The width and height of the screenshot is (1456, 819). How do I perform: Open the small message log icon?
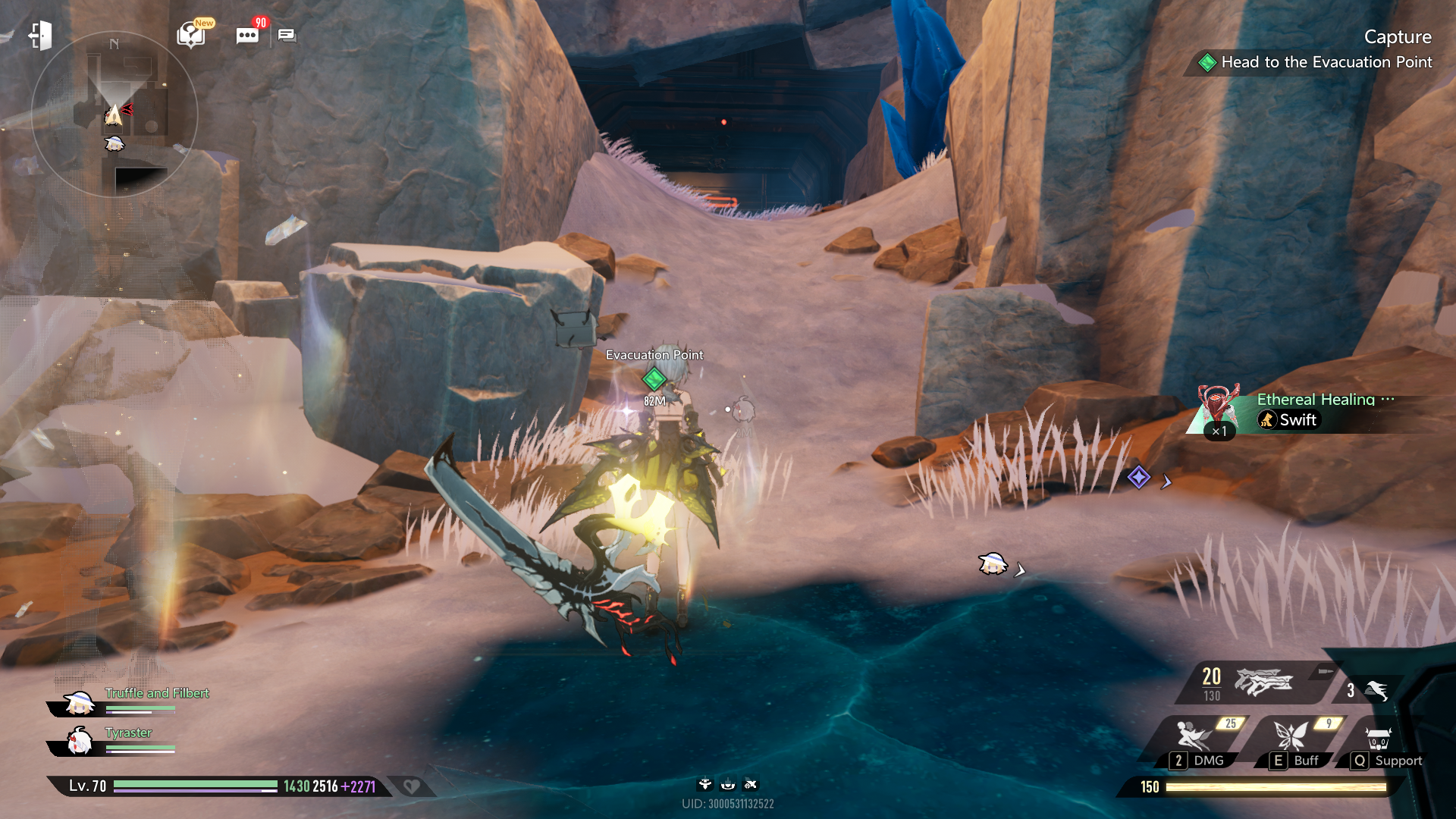click(x=287, y=35)
